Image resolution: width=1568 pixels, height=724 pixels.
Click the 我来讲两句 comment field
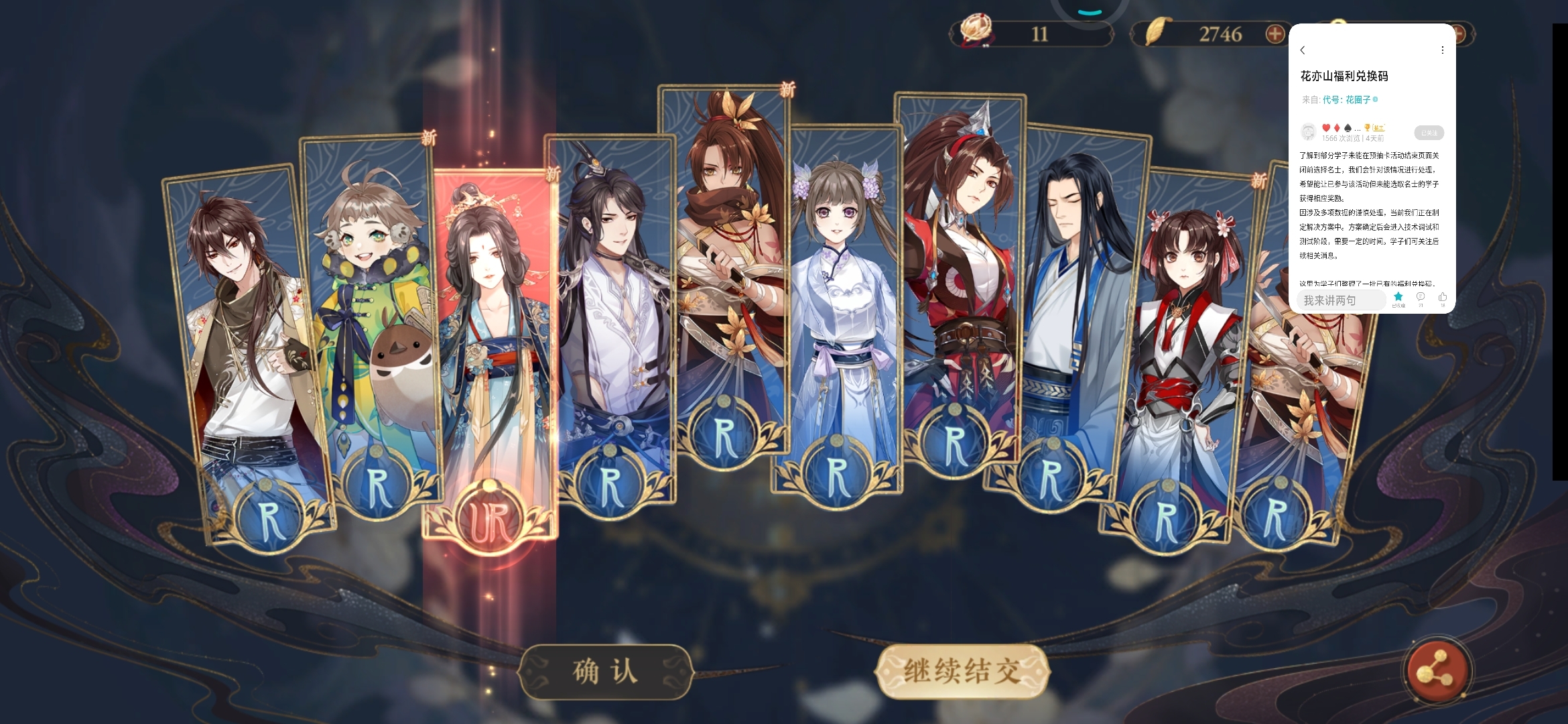click(x=1341, y=300)
